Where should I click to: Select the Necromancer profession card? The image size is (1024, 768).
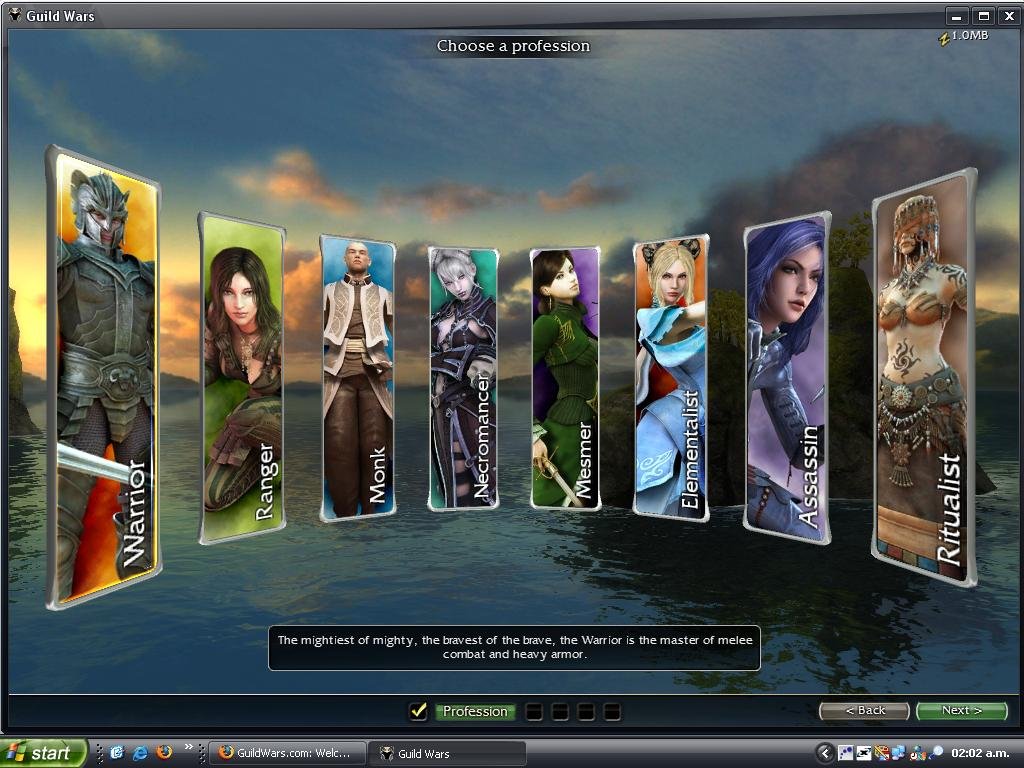pos(463,378)
